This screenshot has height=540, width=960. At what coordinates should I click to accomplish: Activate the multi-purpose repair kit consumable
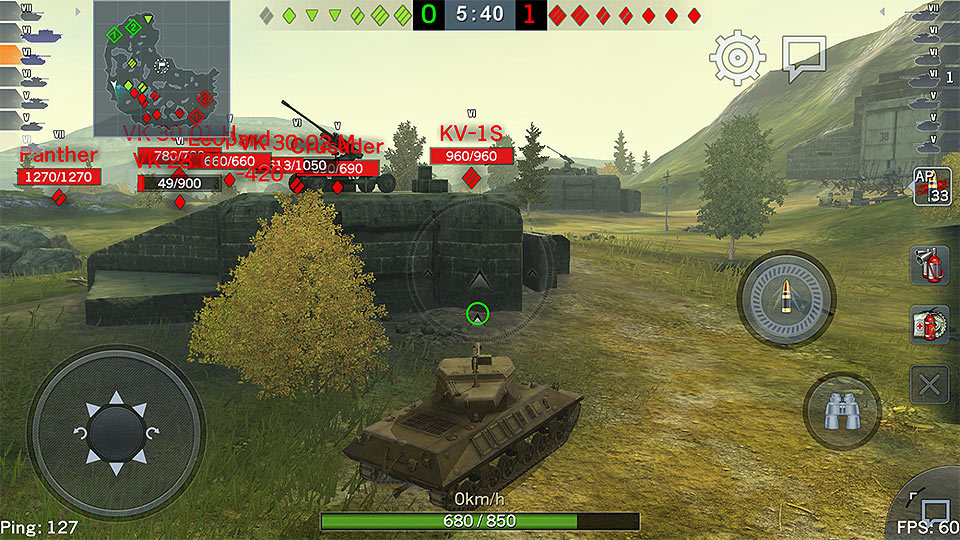930,325
